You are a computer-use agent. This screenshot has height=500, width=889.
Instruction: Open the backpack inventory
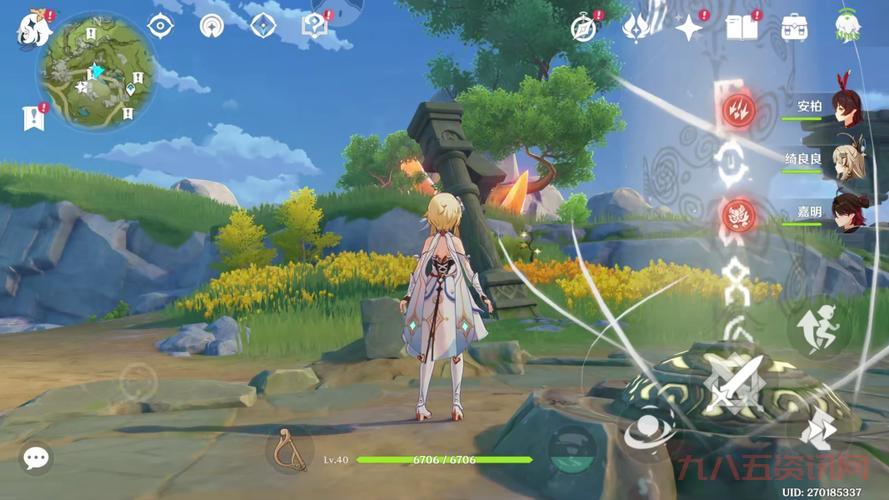click(x=795, y=28)
